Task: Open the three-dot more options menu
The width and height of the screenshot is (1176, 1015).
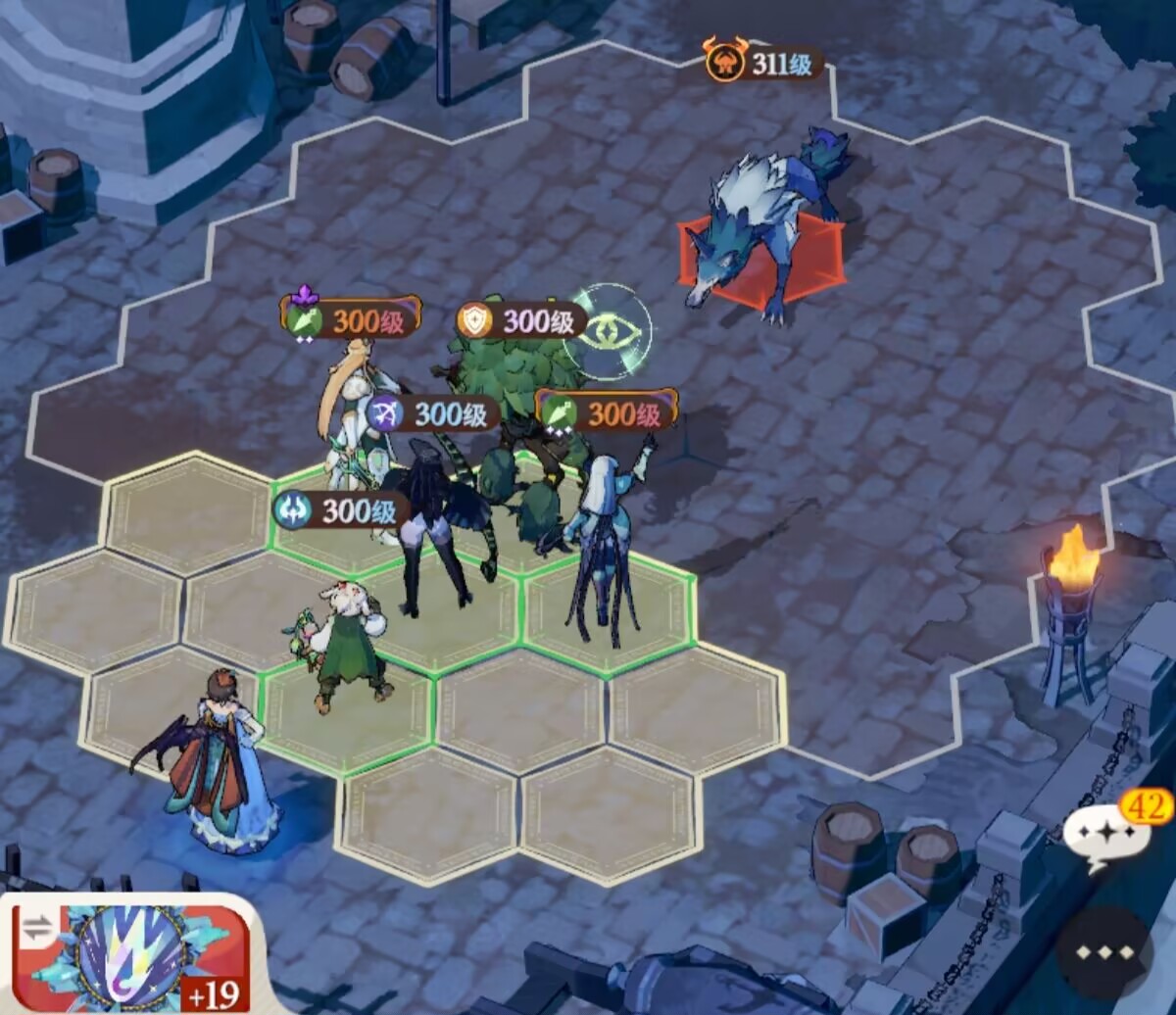Action: 1104,952
